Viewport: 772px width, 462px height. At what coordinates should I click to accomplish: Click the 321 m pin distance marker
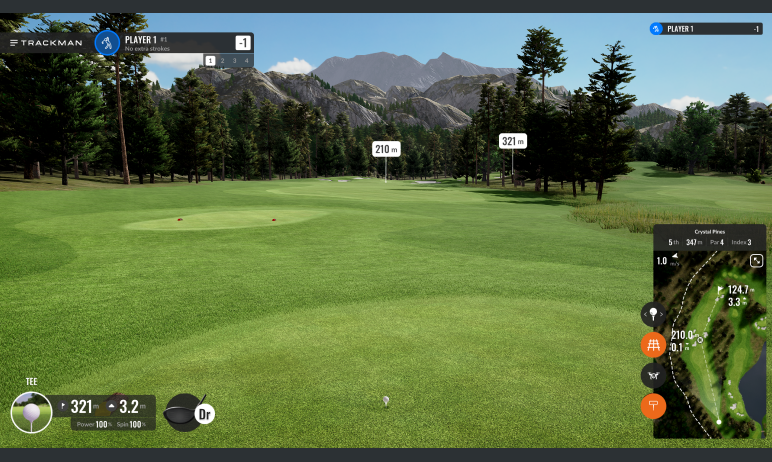pyautogui.click(x=512, y=141)
